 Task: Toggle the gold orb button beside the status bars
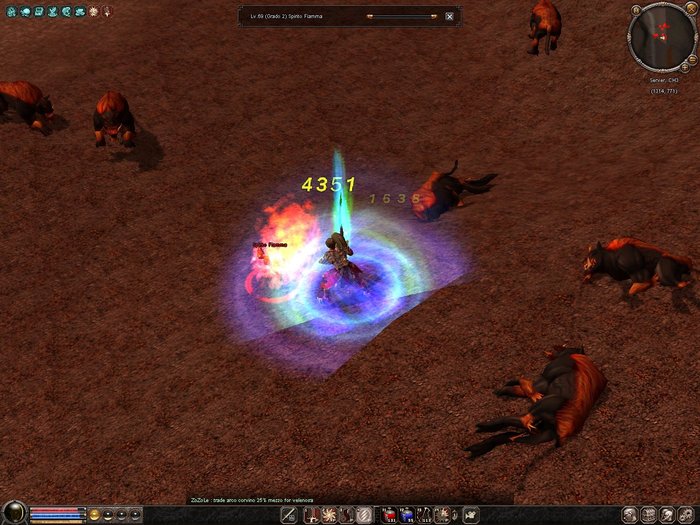click(x=95, y=514)
